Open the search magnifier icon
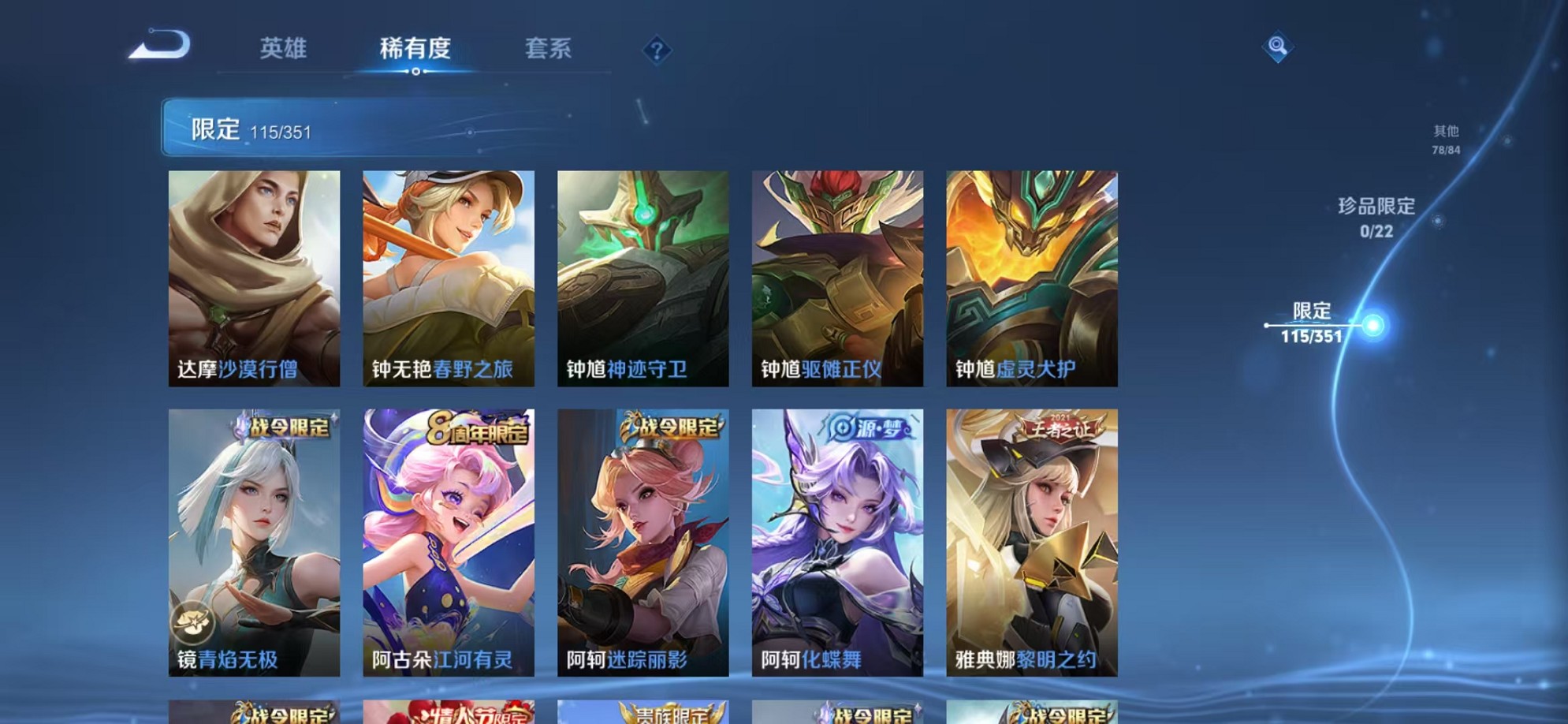 pyautogui.click(x=1279, y=47)
